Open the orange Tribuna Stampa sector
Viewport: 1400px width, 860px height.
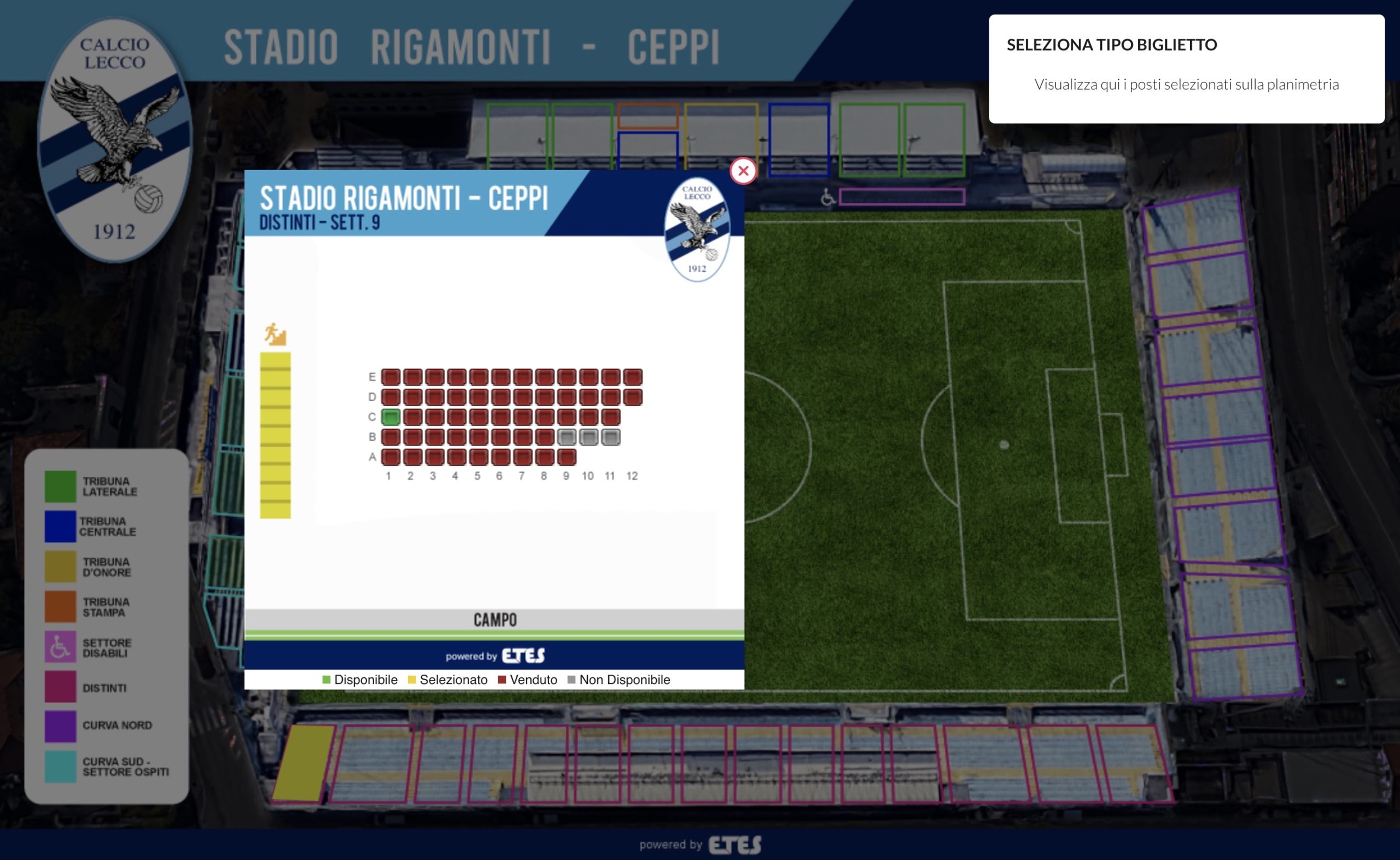(x=648, y=116)
